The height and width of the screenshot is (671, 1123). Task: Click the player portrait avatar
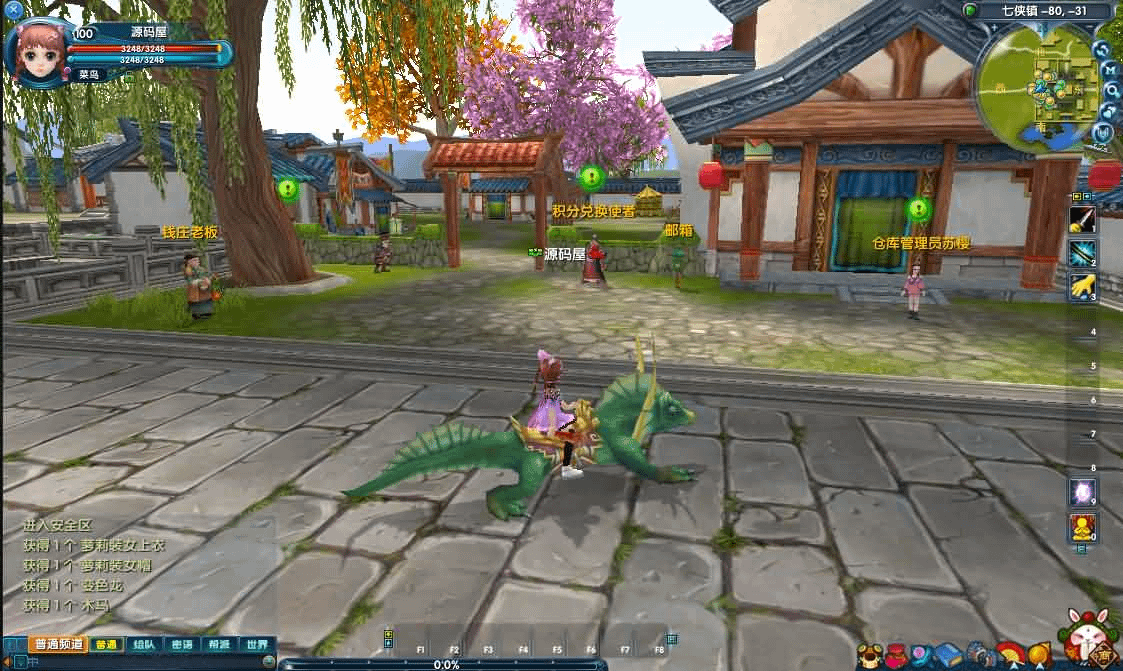38,50
